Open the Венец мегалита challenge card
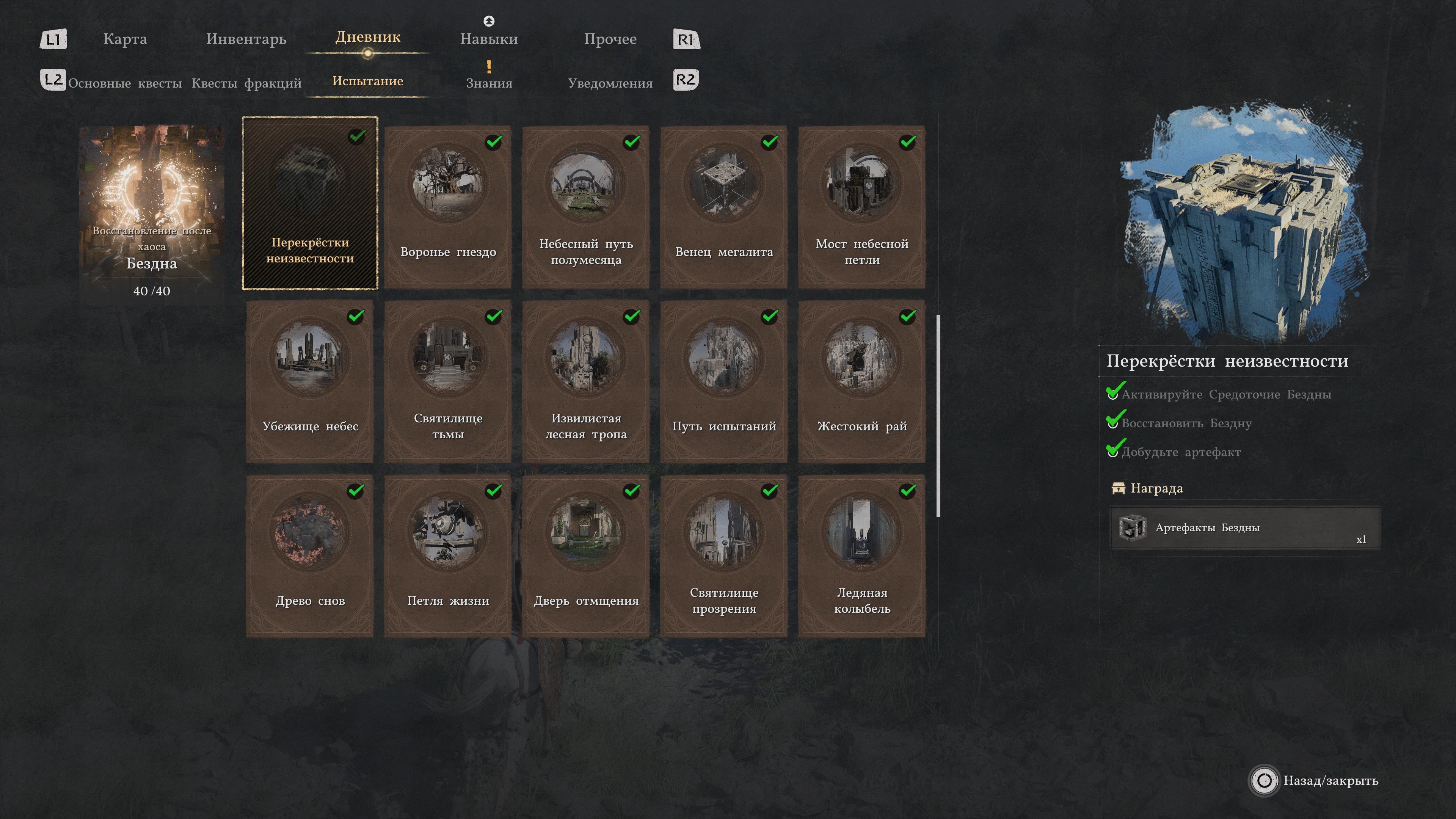Screen dimensions: 1456x819 pos(723,207)
